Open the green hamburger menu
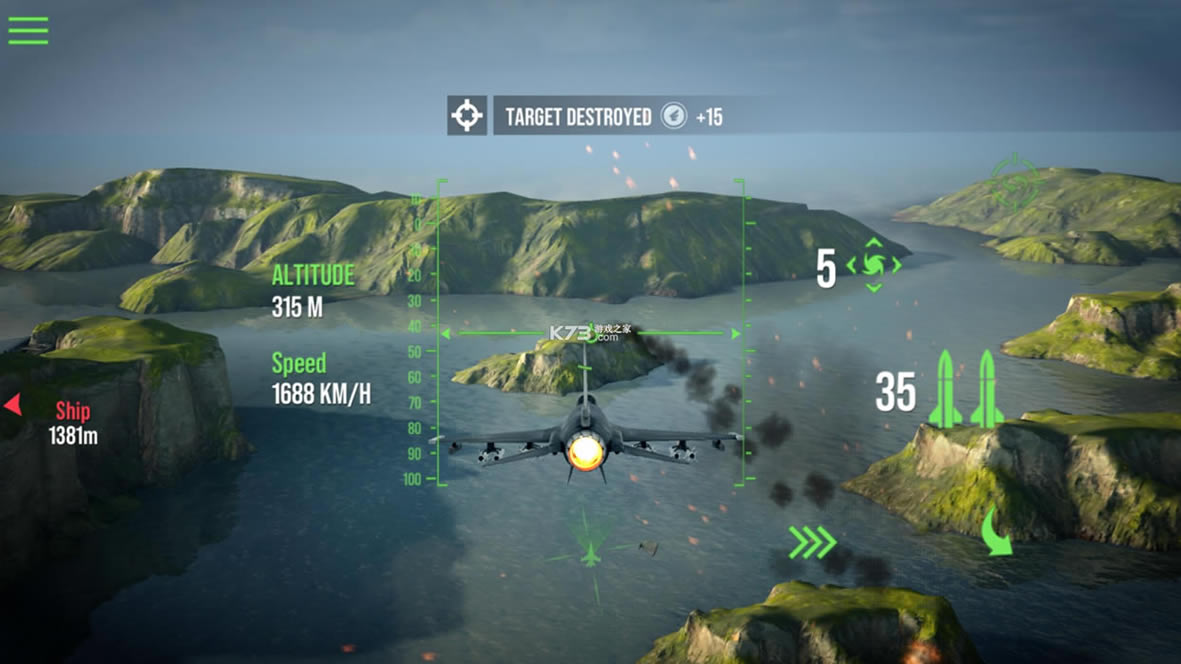The width and height of the screenshot is (1181, 664). coord(28,30)
